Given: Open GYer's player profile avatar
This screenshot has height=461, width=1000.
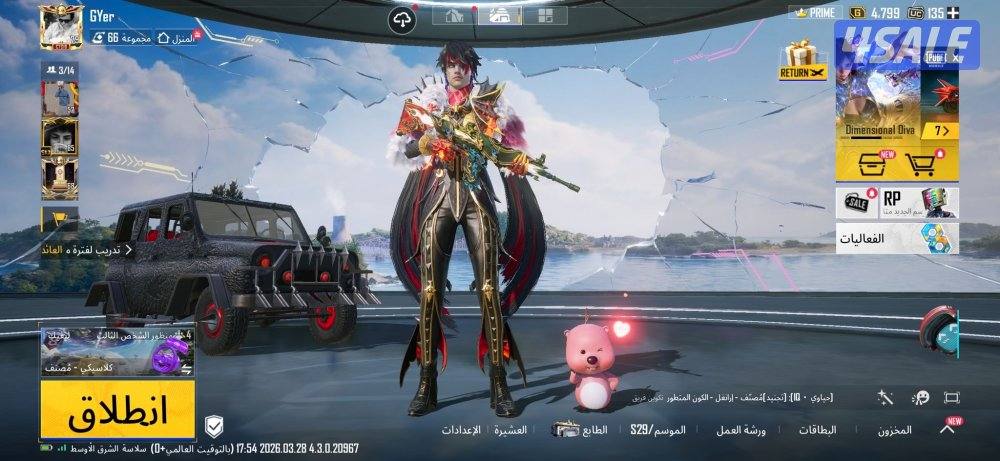Looking at the screenshot, I should click(61, 27).
